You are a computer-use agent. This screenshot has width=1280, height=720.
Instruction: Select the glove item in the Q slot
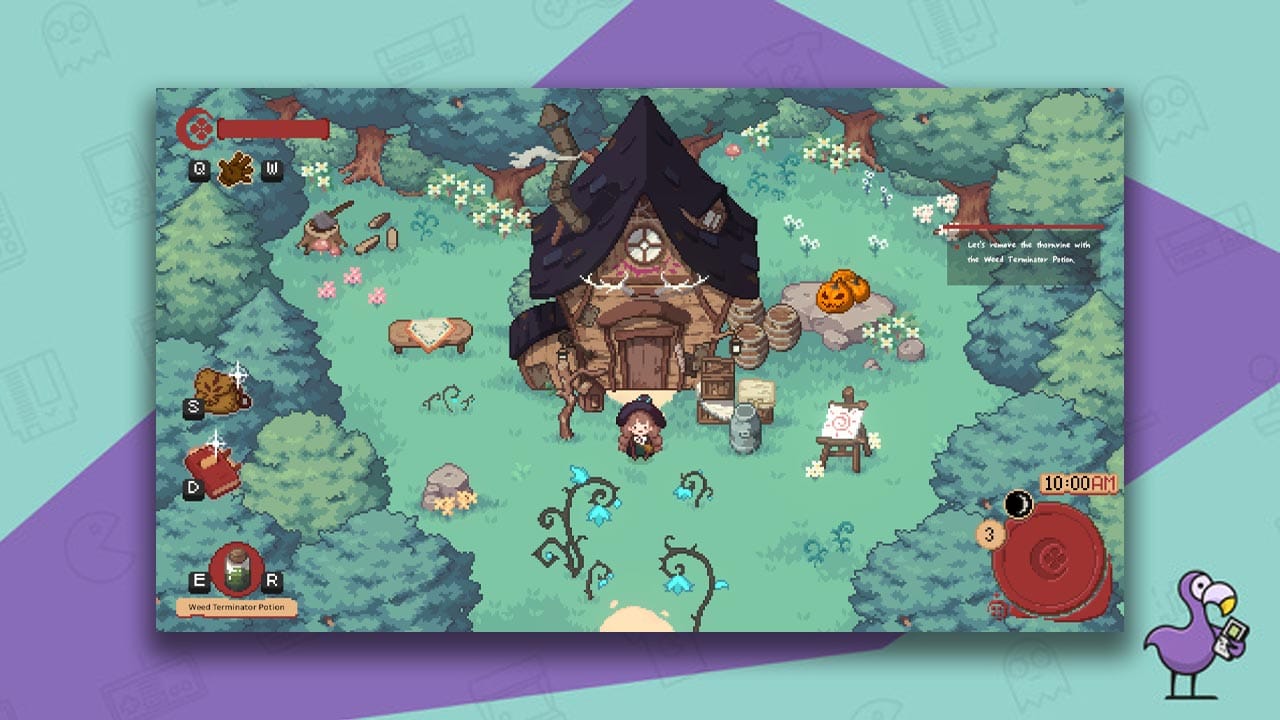(x=234, y=172)
